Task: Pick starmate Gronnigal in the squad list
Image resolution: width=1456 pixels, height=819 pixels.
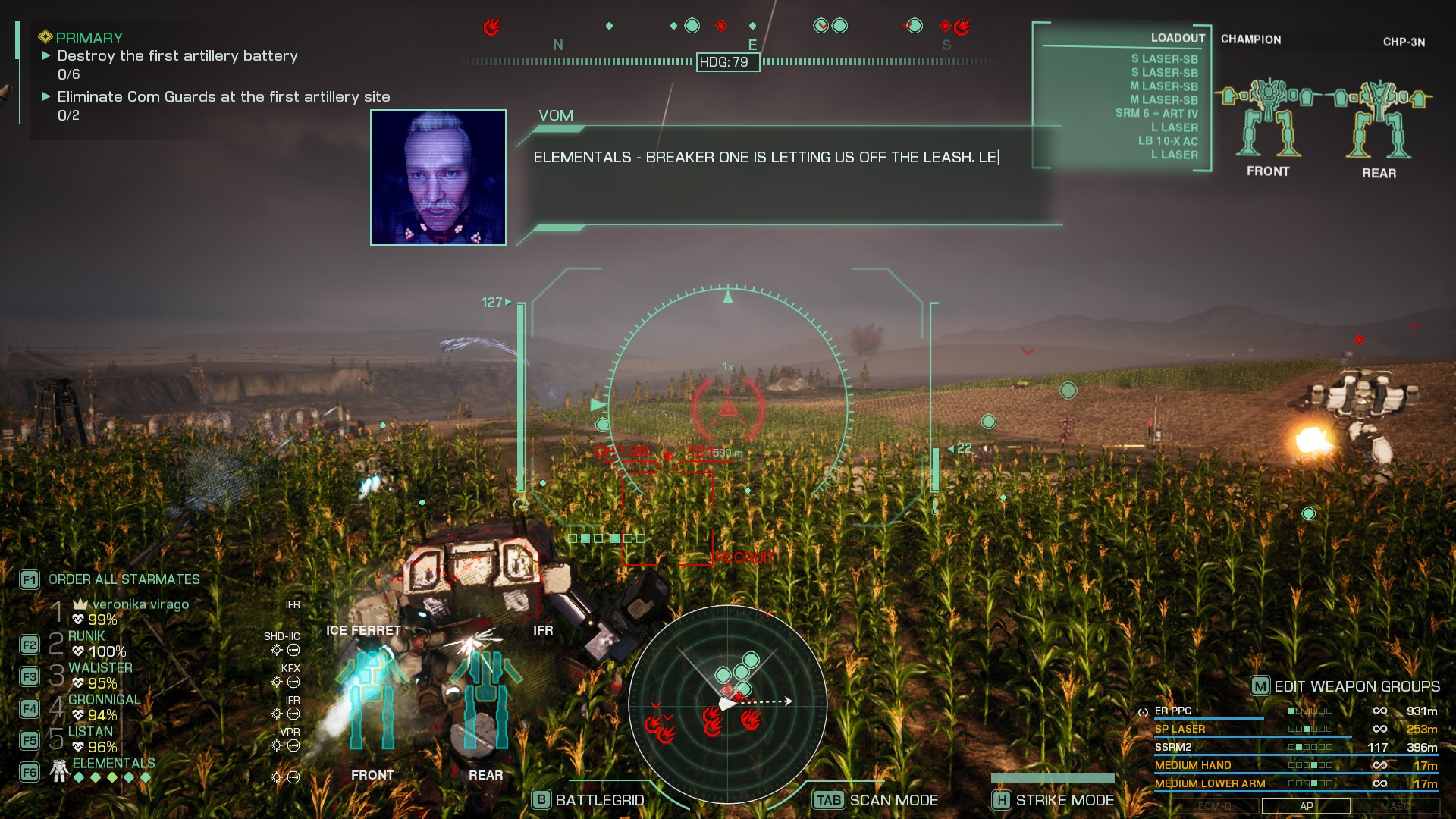Action: (x=104, y=700)
